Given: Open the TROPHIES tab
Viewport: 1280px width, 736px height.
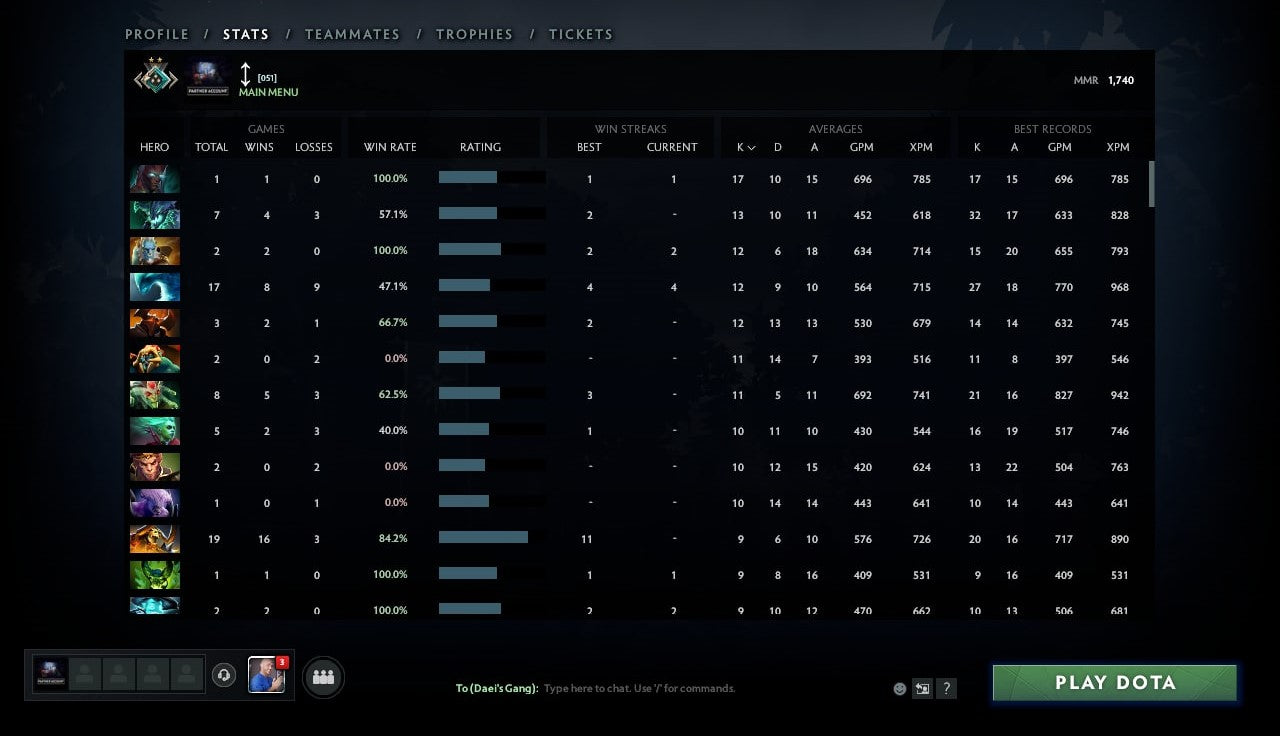Looking at the screenshot, I should (x=474, y=33).
